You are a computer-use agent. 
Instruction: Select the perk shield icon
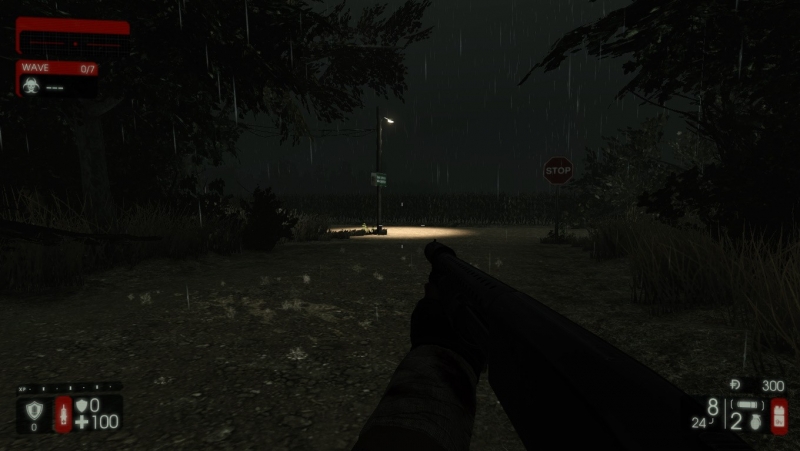[33, 410]
